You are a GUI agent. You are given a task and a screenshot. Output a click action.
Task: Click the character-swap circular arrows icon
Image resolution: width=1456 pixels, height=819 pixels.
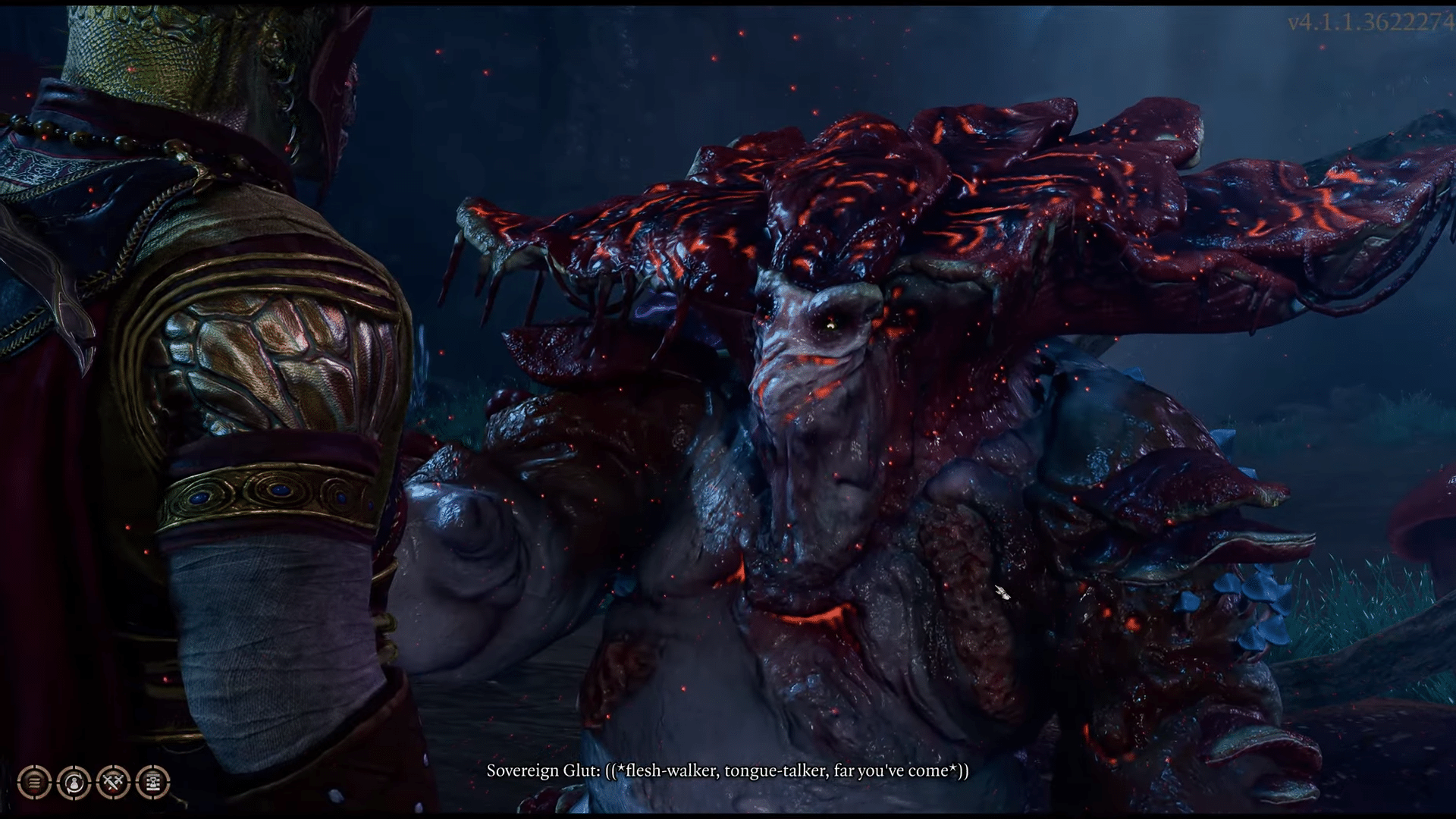point(74,782)
